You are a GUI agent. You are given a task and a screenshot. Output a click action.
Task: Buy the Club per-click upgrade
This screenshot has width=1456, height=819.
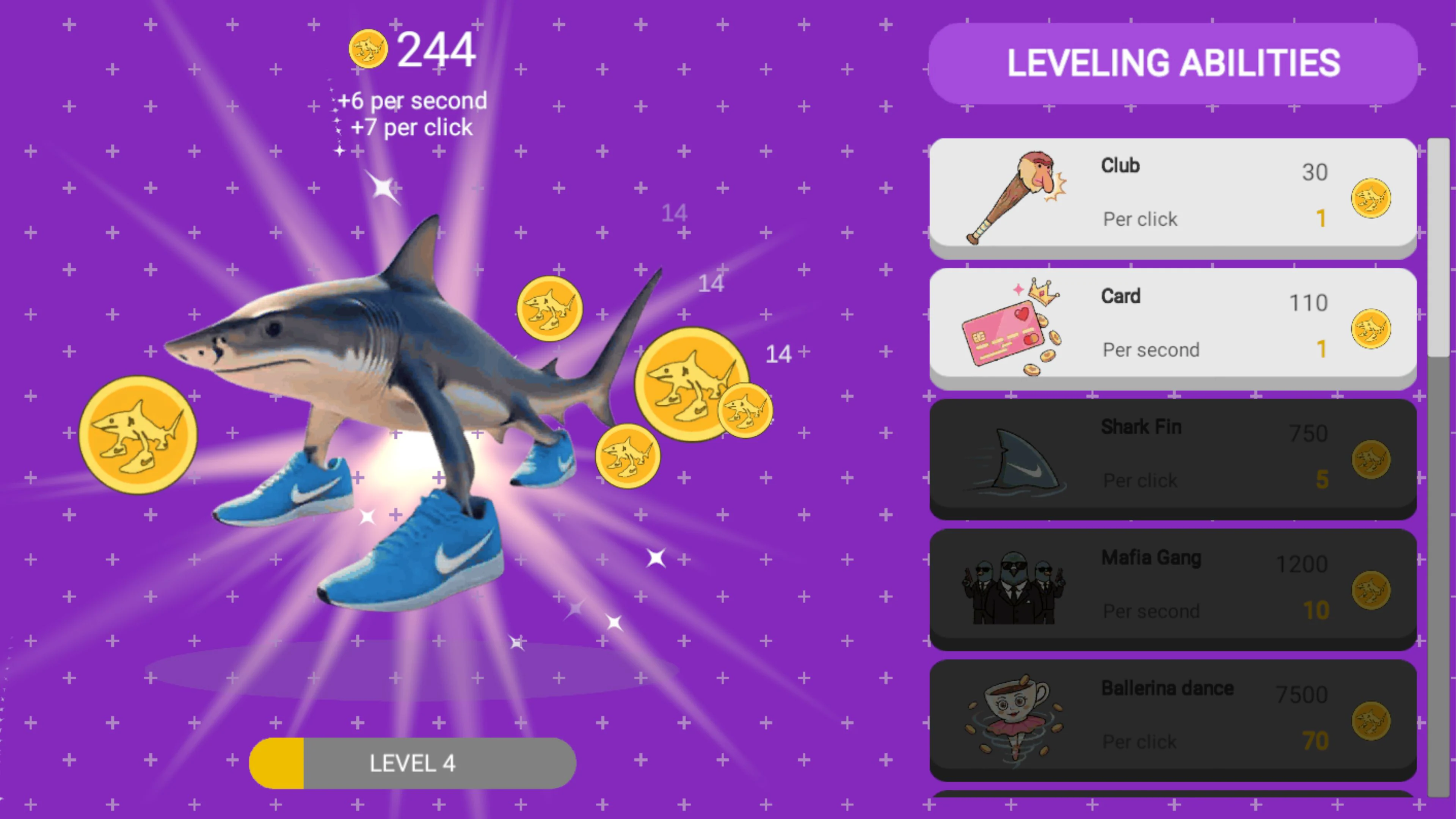tap(1172, 196)
